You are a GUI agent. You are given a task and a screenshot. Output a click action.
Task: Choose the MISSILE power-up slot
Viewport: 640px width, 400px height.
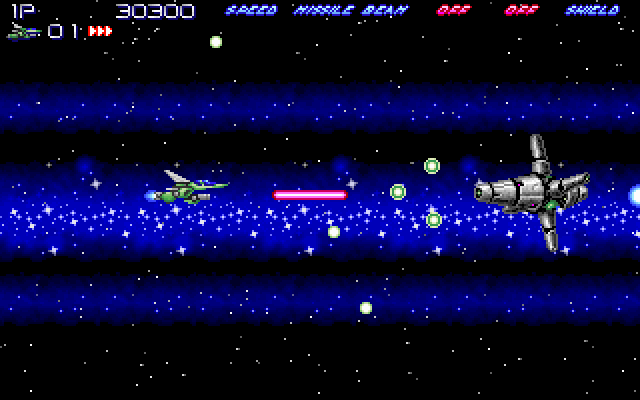(x=324, y=11)
